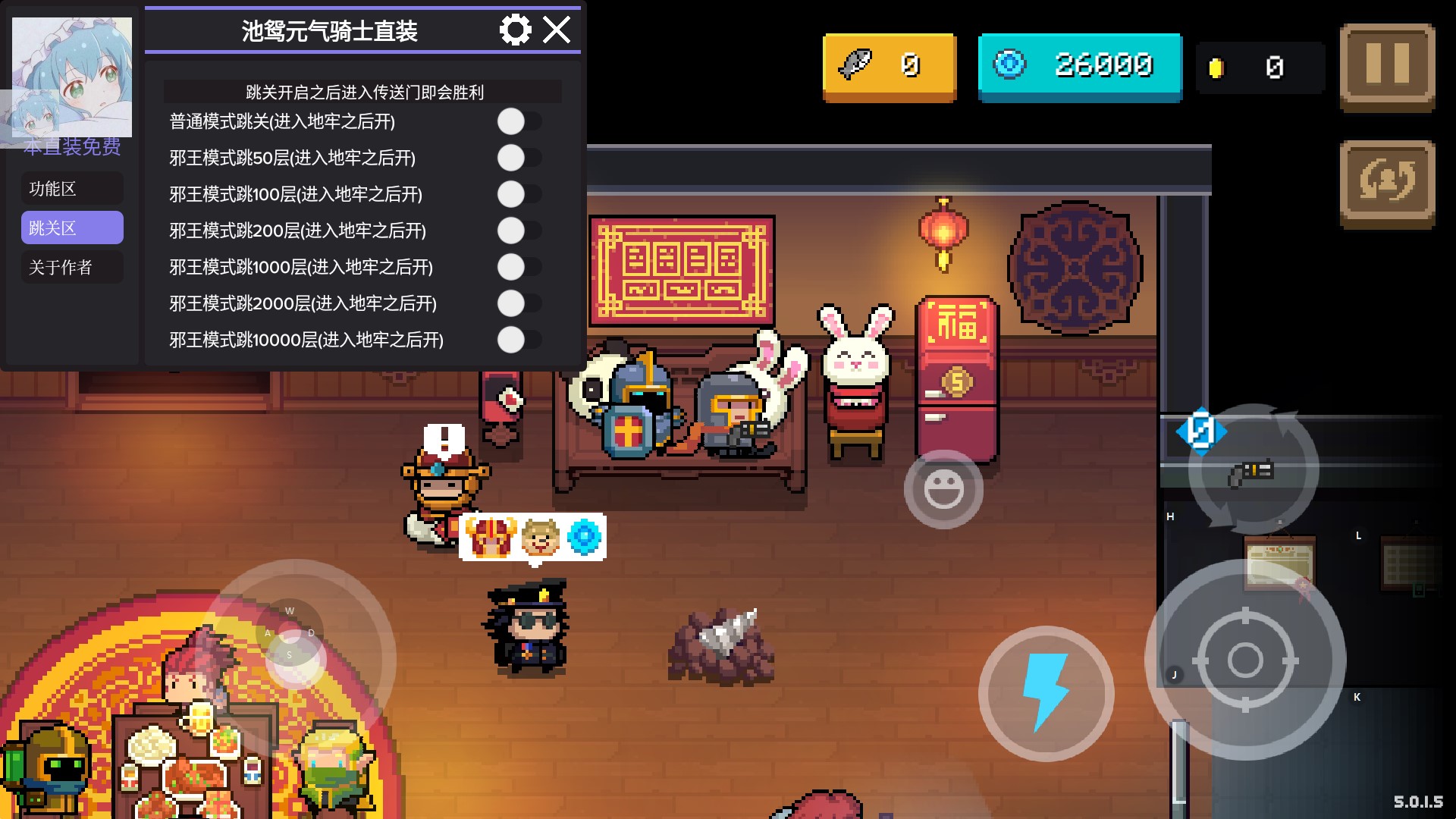The image size is (1456, 819).
Task: Tap the smiley emote button
Action: click(943, 489)
